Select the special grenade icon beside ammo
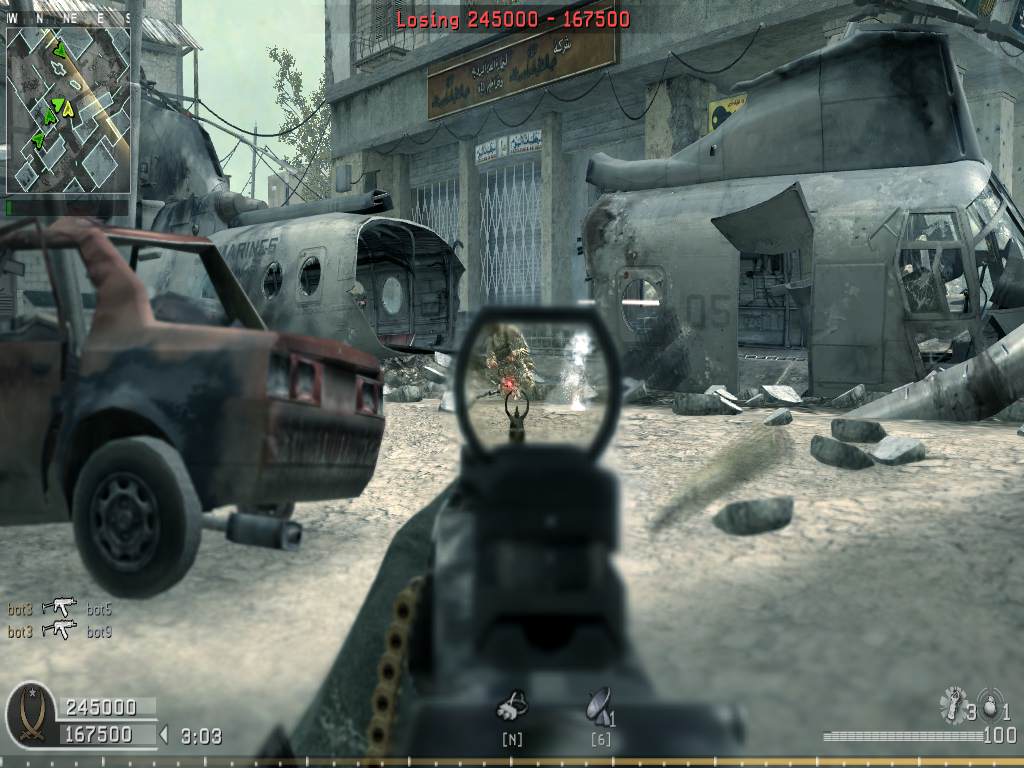This screenshot has height=768, width=1024. (x=952, y=705)
